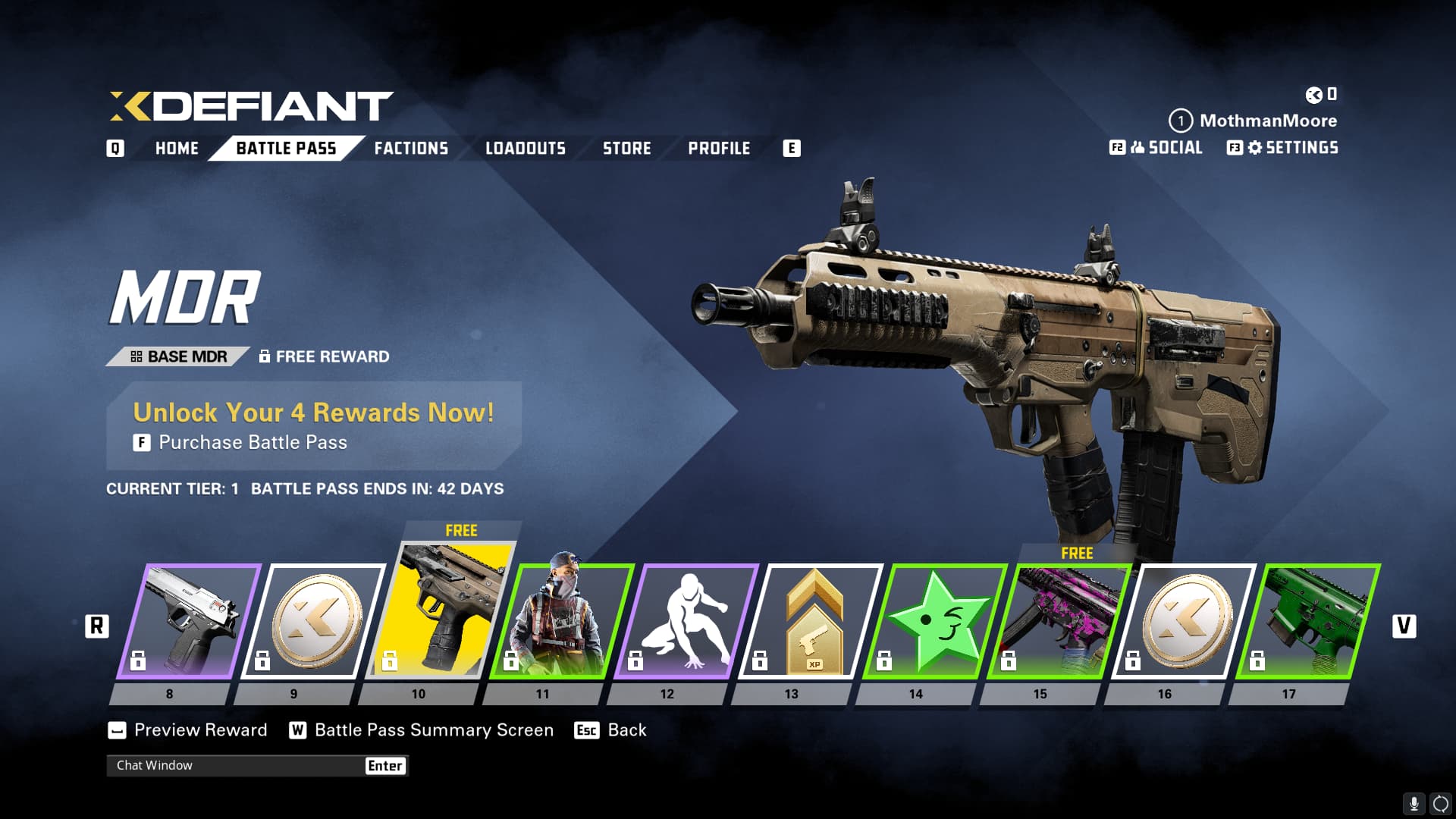Choose the tier 14 winking star reward
The height and width of the screenshot is (819, 1456).
pos(936,622)
